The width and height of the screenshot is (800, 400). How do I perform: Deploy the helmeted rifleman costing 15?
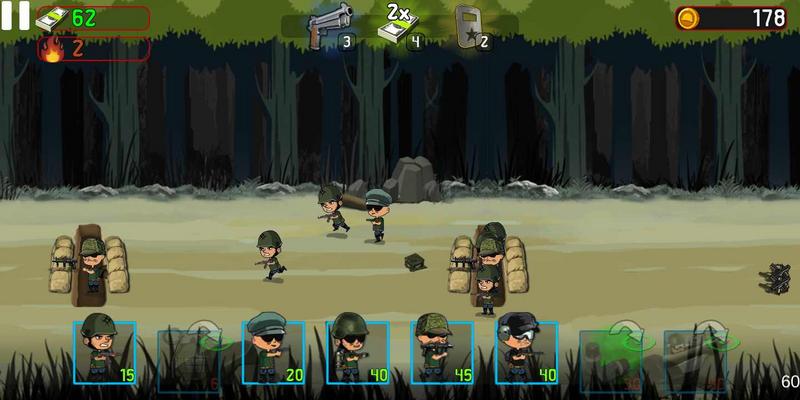click(104, 352)
